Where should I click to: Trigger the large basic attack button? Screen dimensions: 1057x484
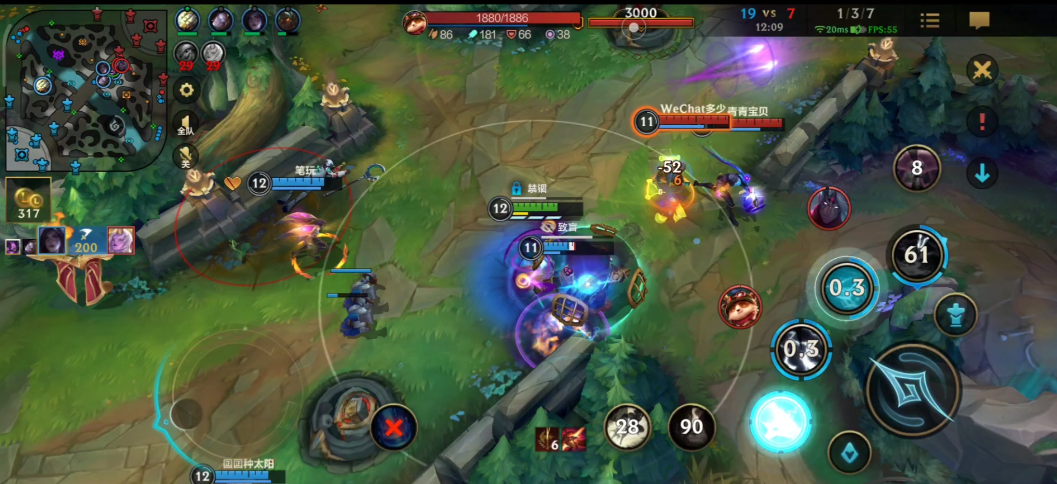pyautogui.click(x=913, y=389)
